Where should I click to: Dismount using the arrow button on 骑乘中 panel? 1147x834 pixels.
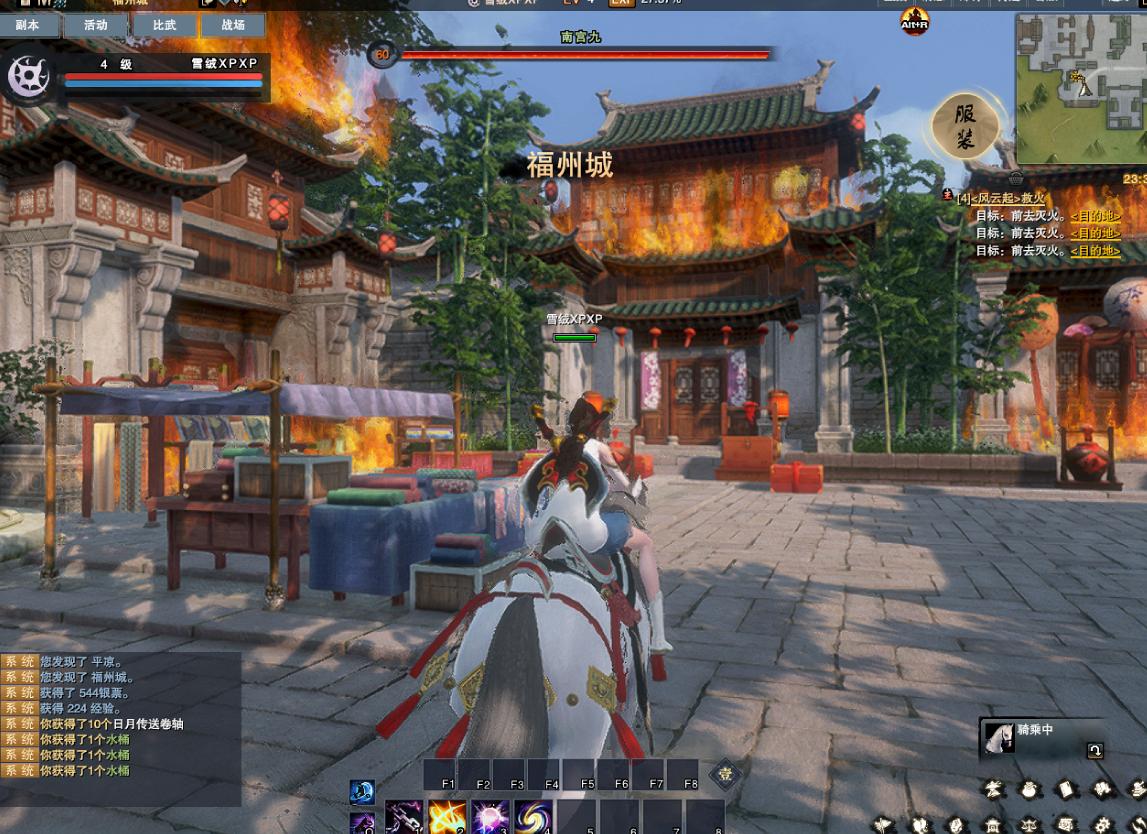pos(1095,751)
